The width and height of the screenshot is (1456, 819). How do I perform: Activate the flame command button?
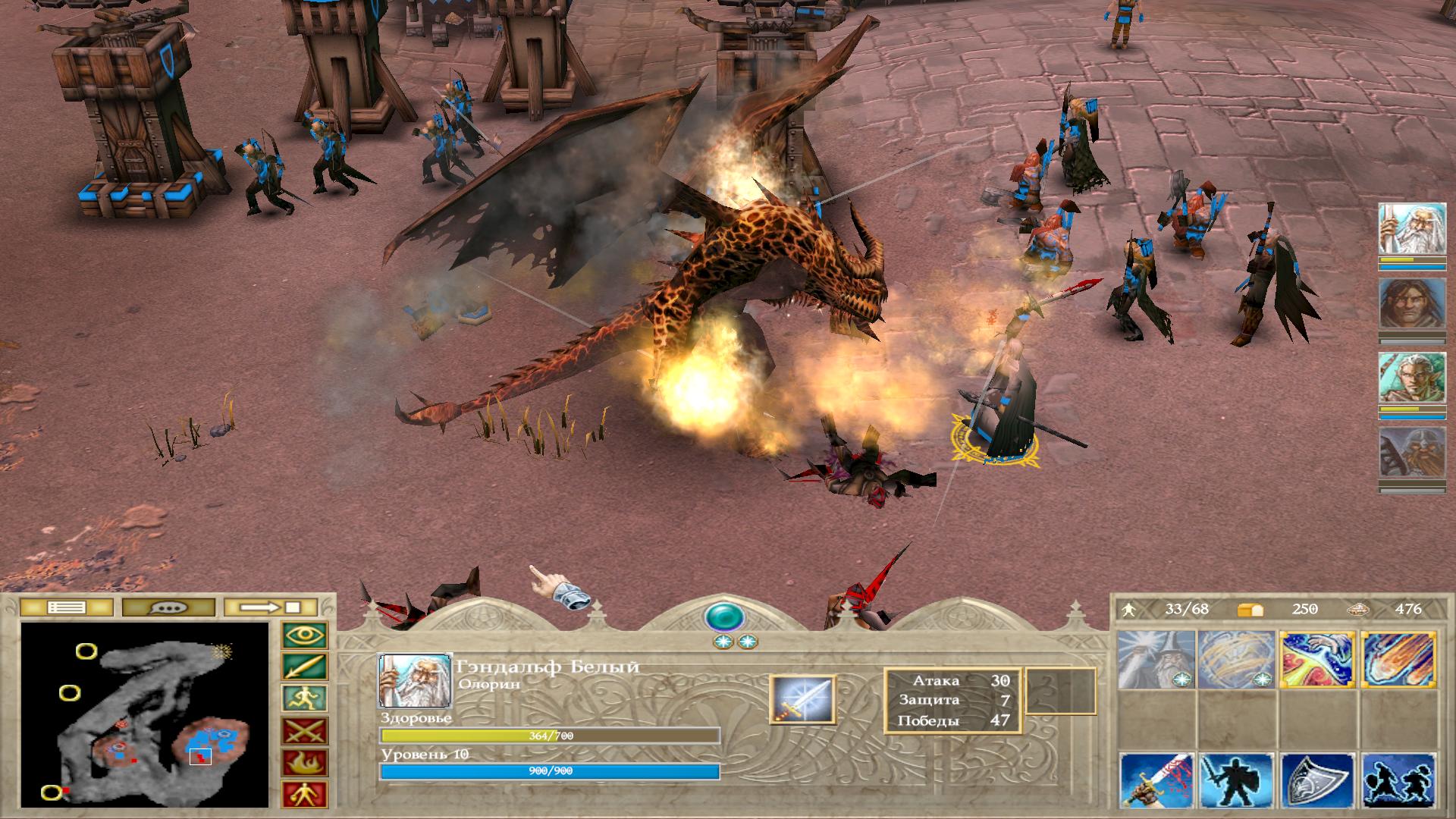(305, 762)
